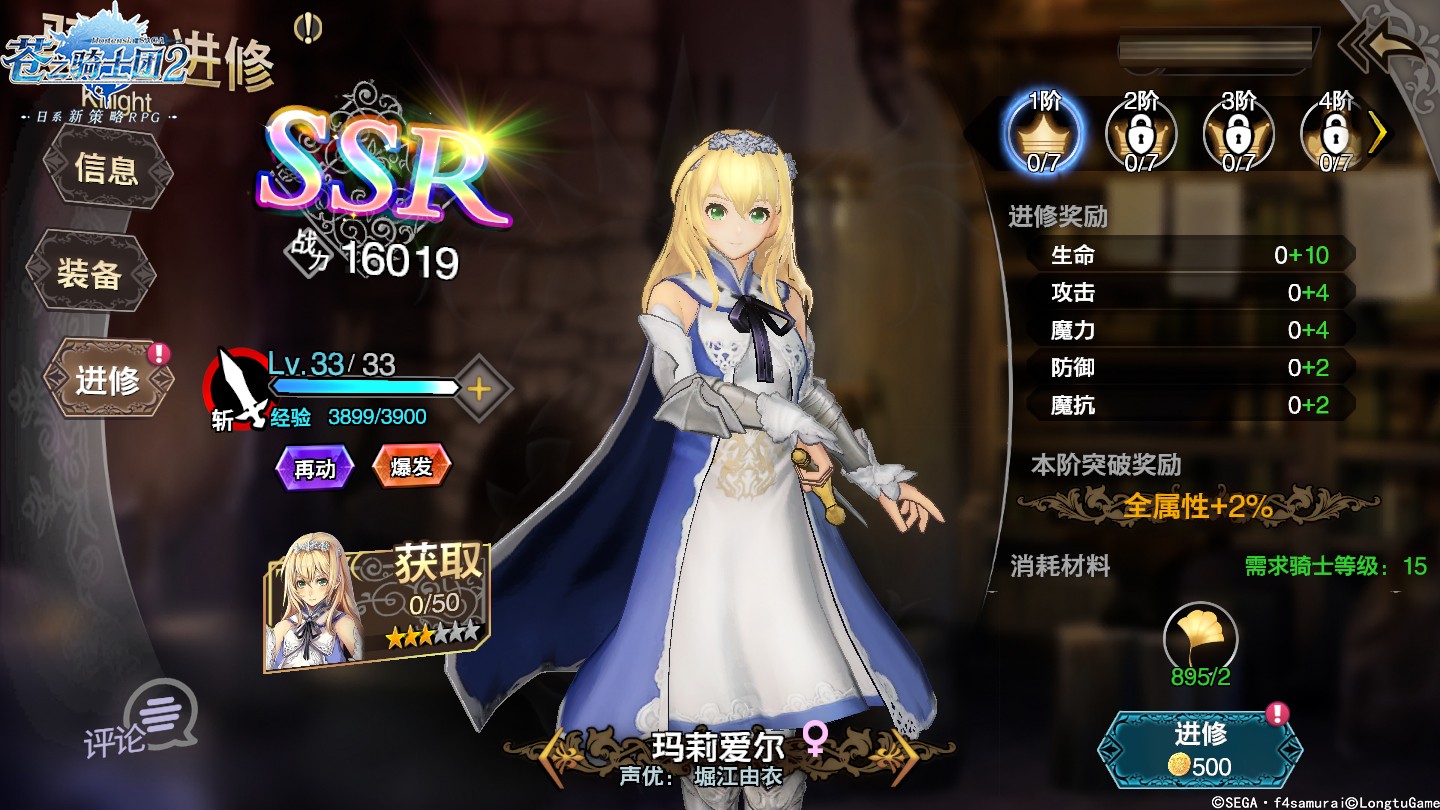Switch to the 装备 equipment tab
1440x810 pixels.
point(90,273)
